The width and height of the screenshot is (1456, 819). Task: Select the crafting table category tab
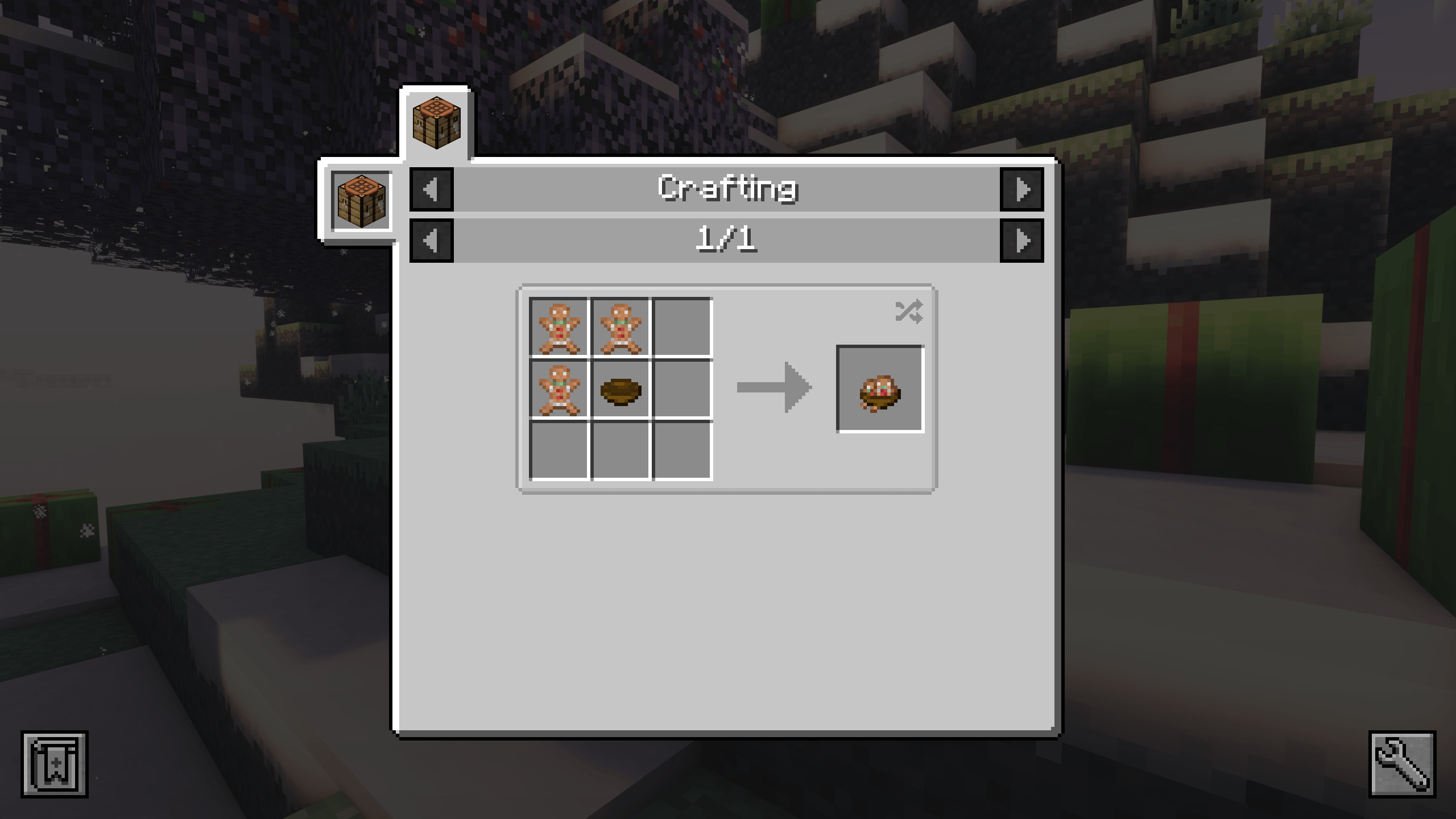[x=436, y=123]
